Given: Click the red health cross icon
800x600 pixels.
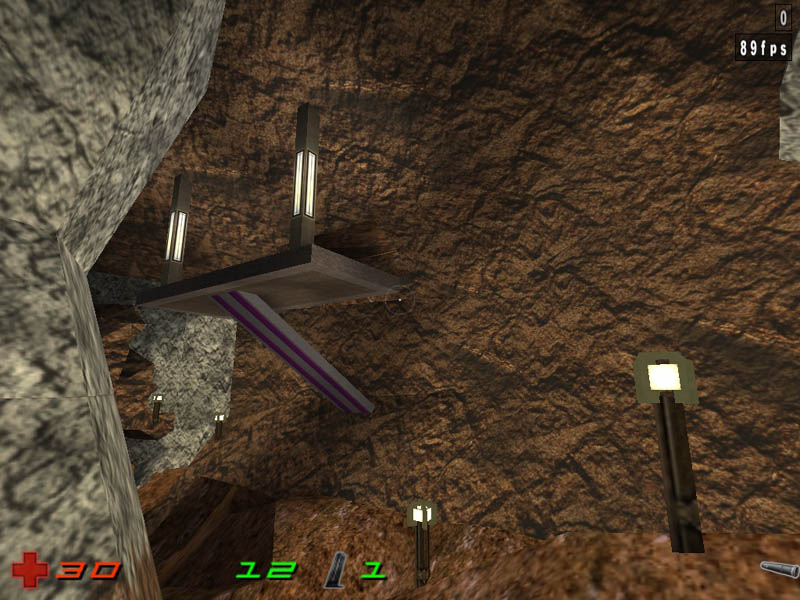Looking at the screenshot, I should click(29, 571).
